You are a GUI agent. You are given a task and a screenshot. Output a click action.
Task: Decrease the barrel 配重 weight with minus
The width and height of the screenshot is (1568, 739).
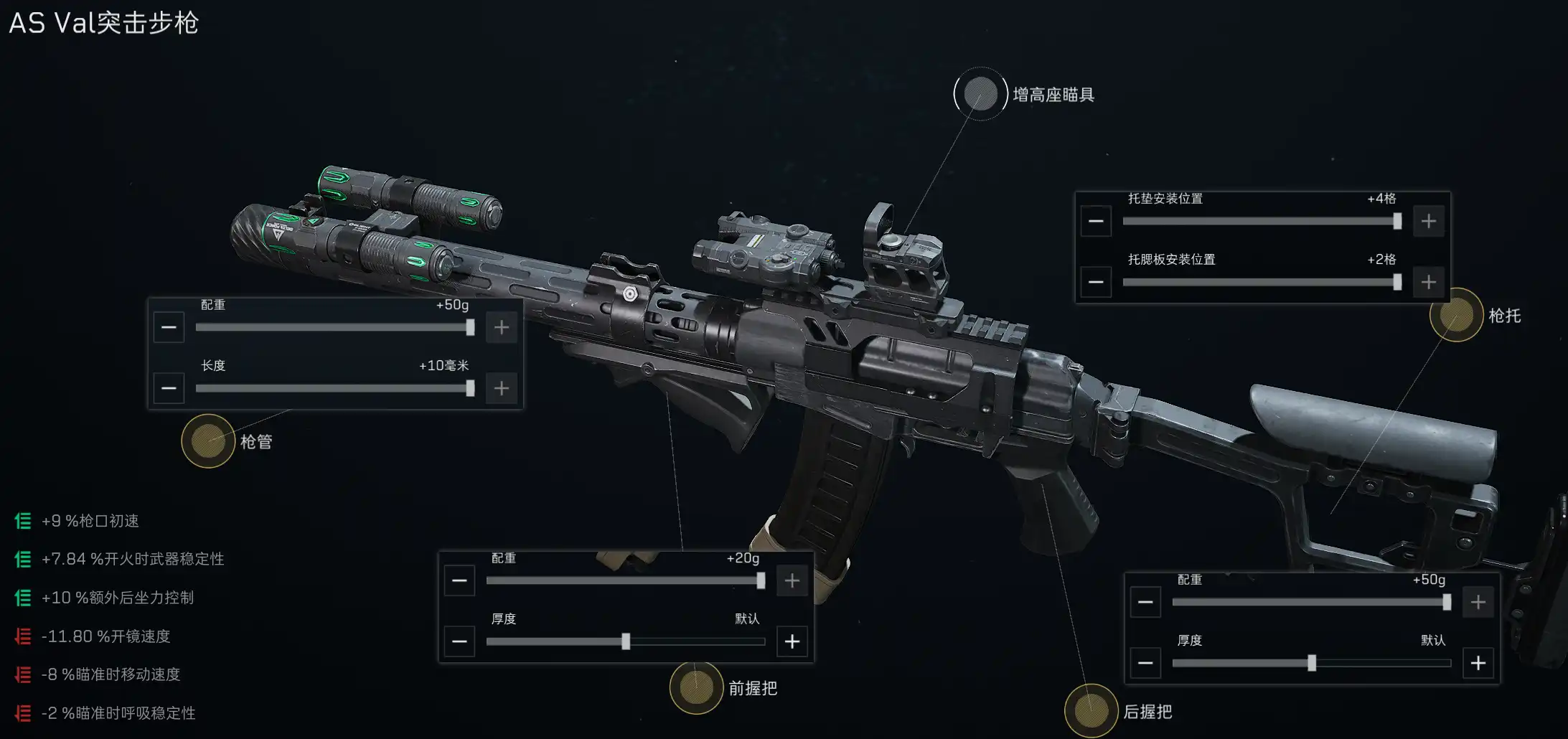pyautogui.click(x=169, y=328)
